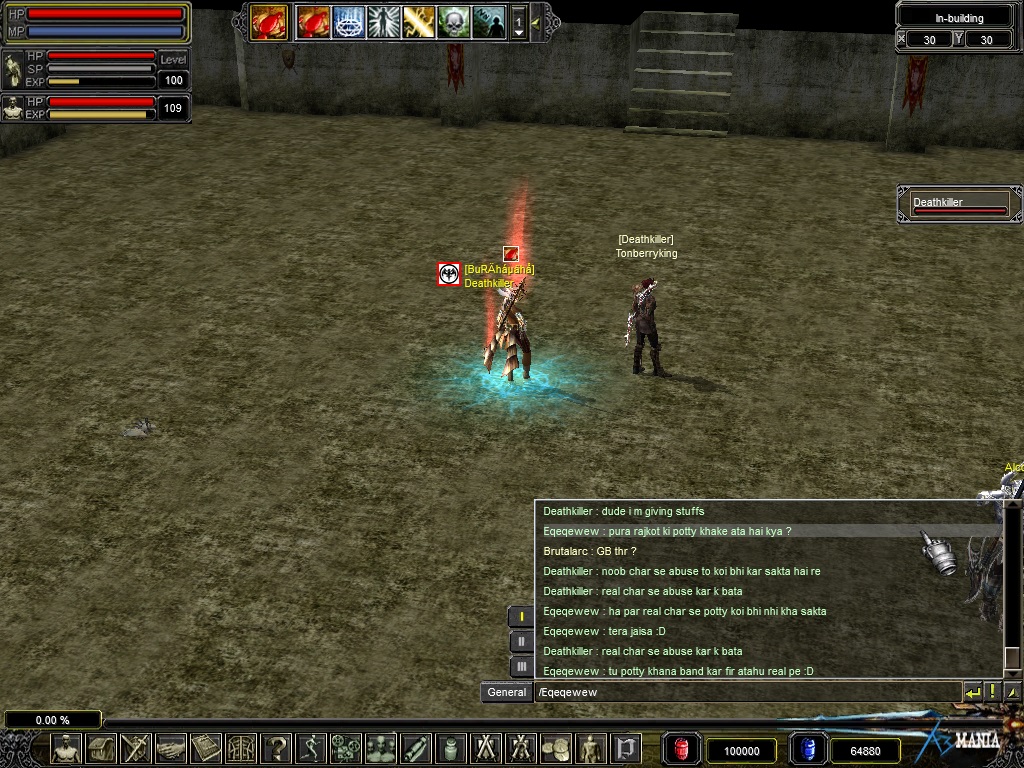The width and height of the screenshot is (1024, 768).
Task: Use the blue MP potion slot
Action: click(x=808, y=749)
